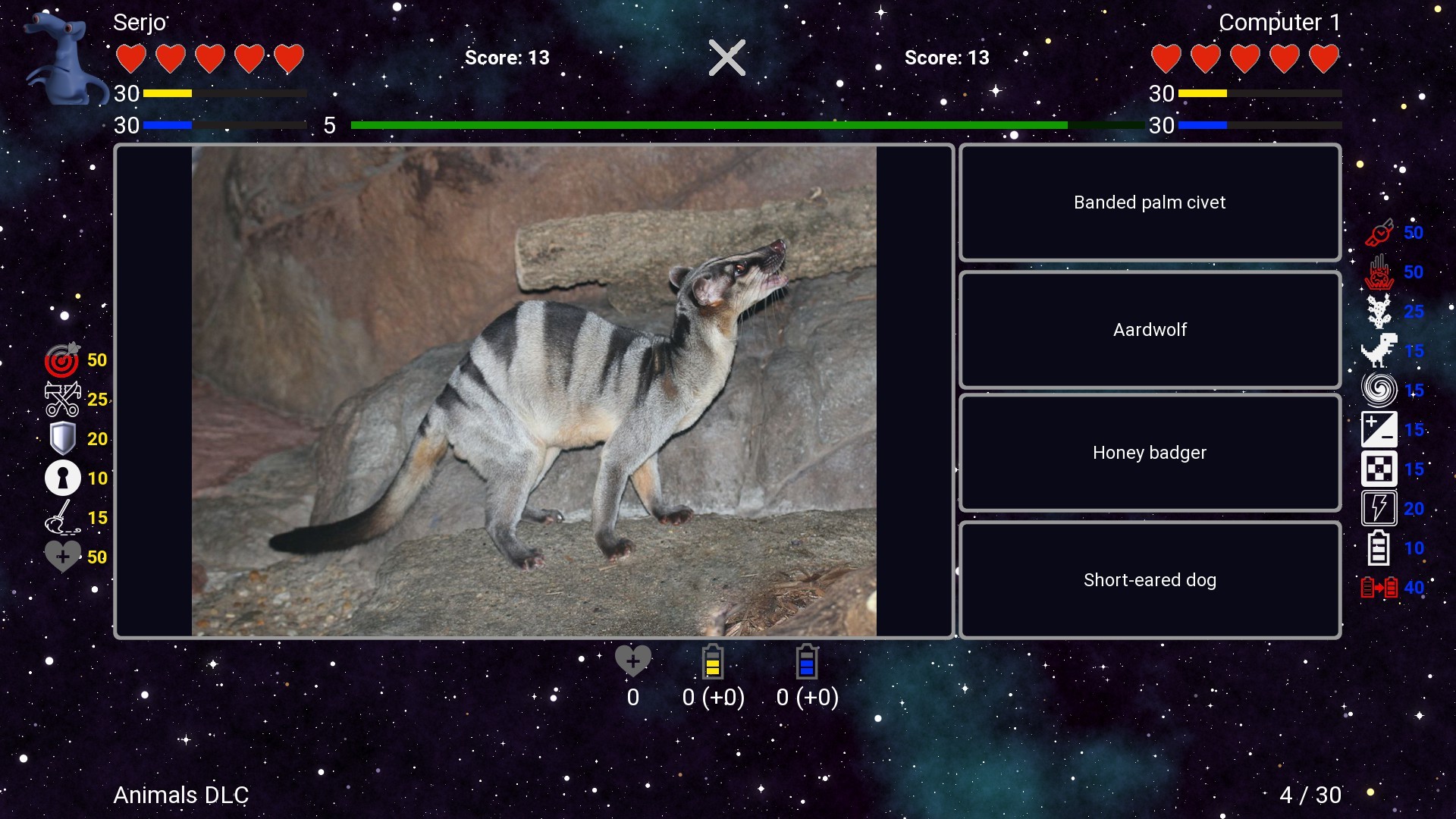Use the scissors power-up costing 25
This screenshot has width=1456, height=819.
62,400
